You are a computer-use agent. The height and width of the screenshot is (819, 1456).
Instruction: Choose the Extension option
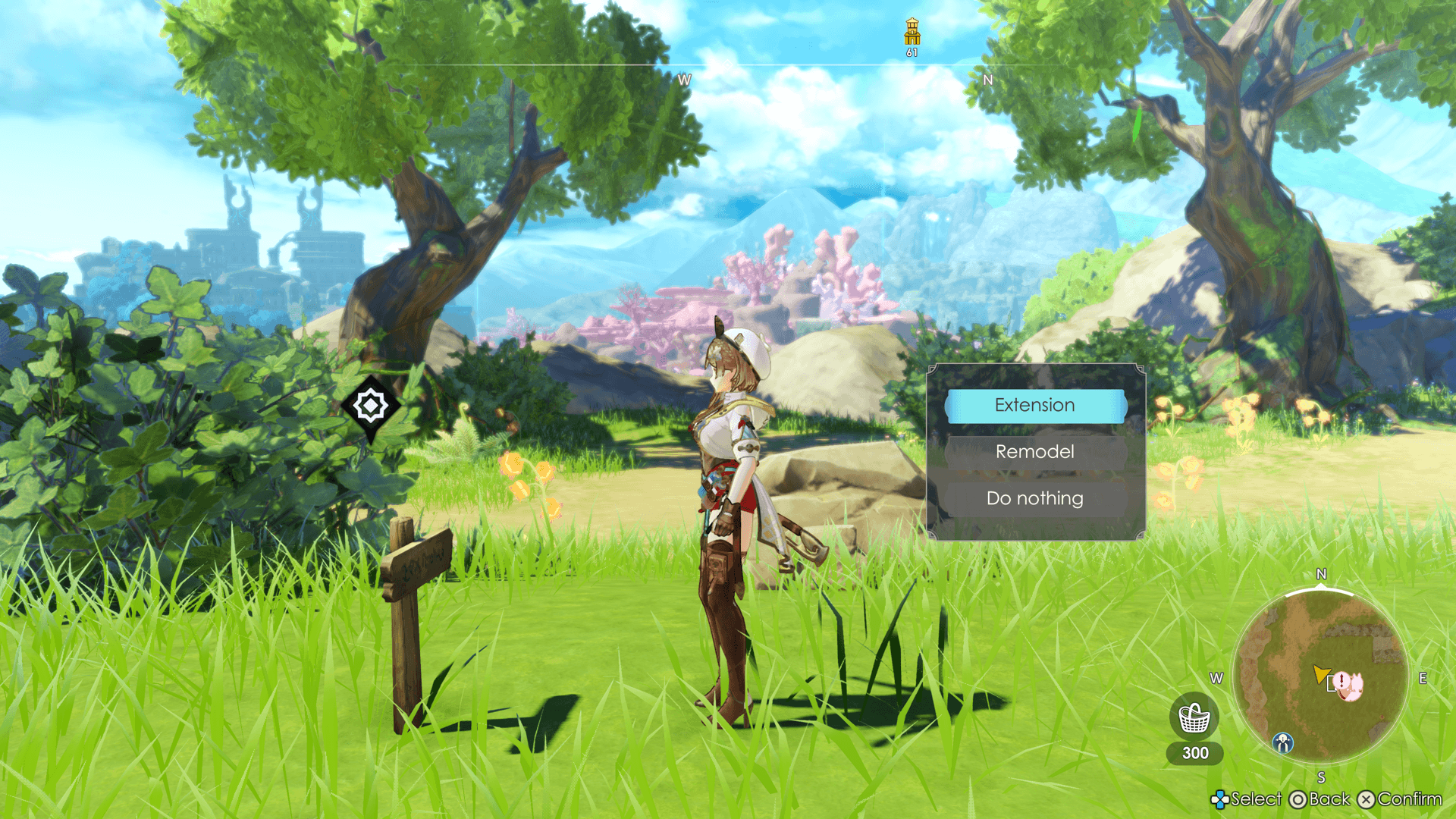pos(1035,405)
